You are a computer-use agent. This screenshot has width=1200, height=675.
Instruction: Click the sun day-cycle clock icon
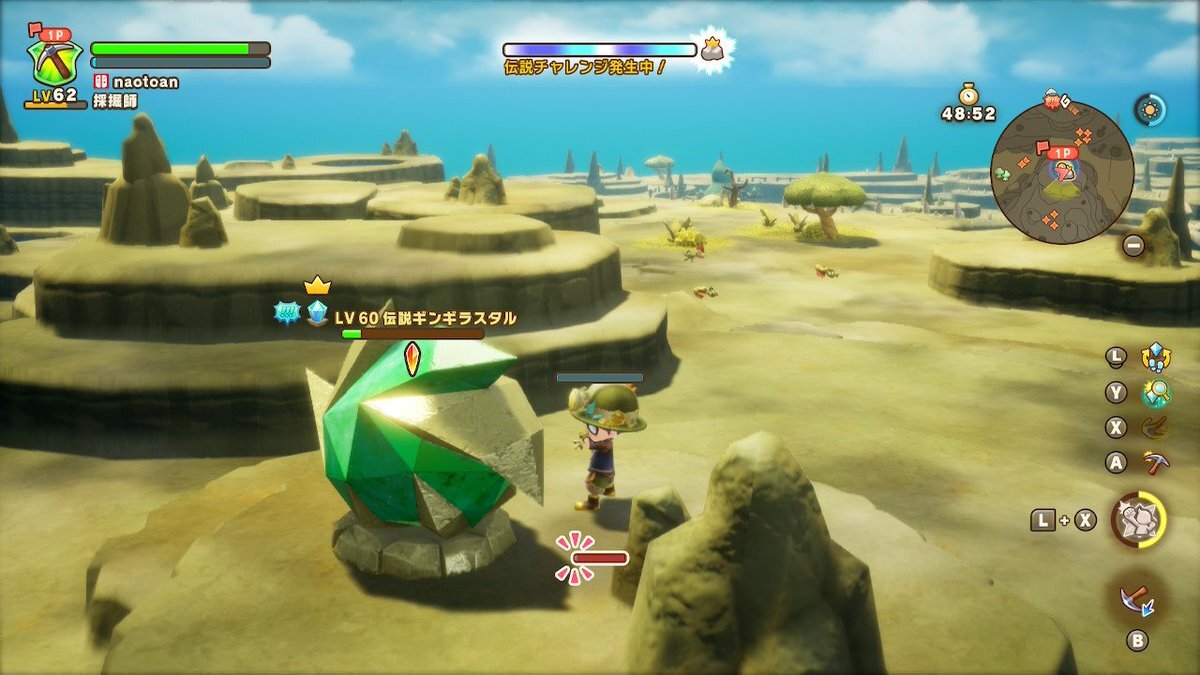[1150, 109]
